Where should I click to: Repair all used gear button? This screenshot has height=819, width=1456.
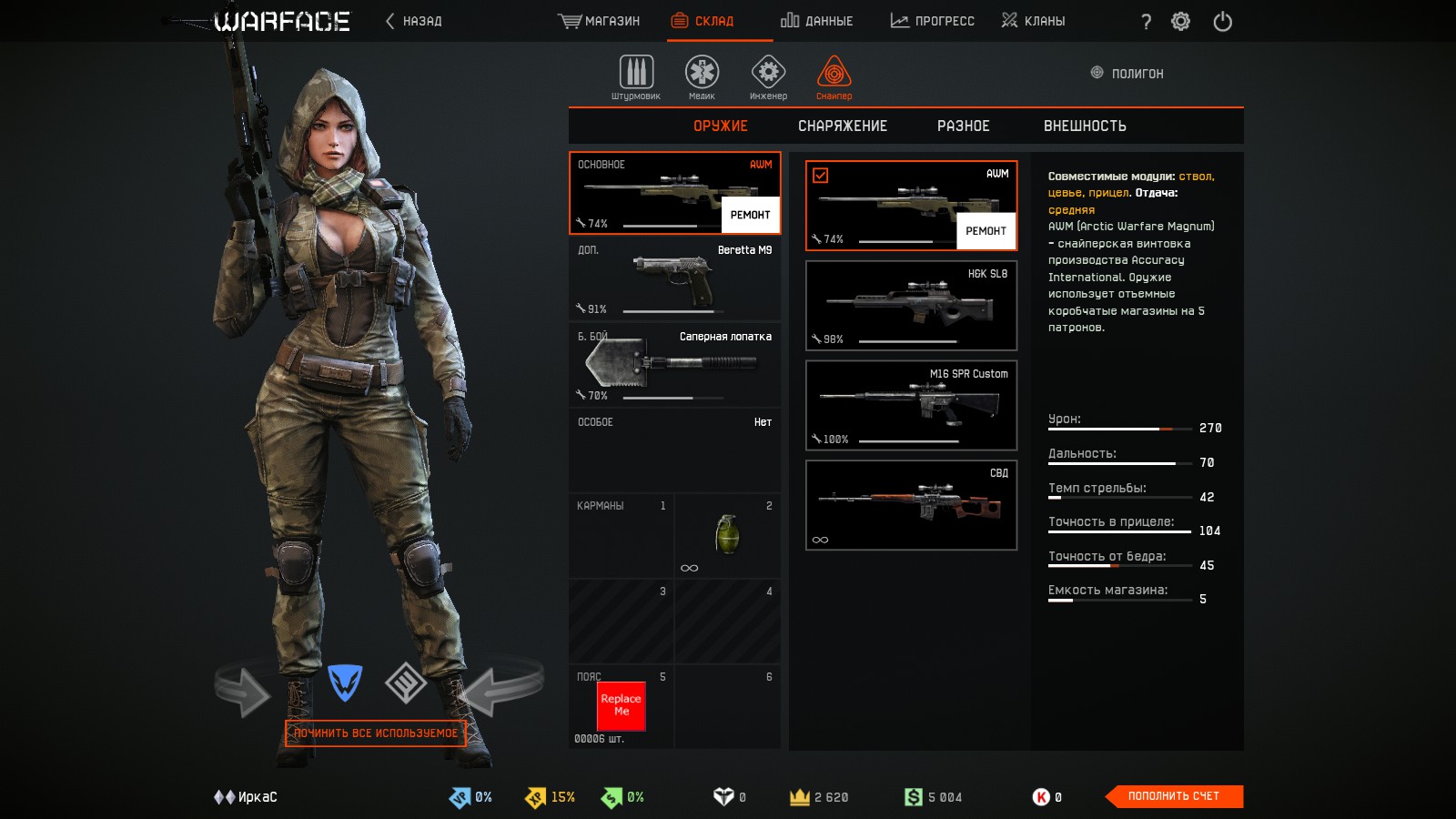coord(376,733)
